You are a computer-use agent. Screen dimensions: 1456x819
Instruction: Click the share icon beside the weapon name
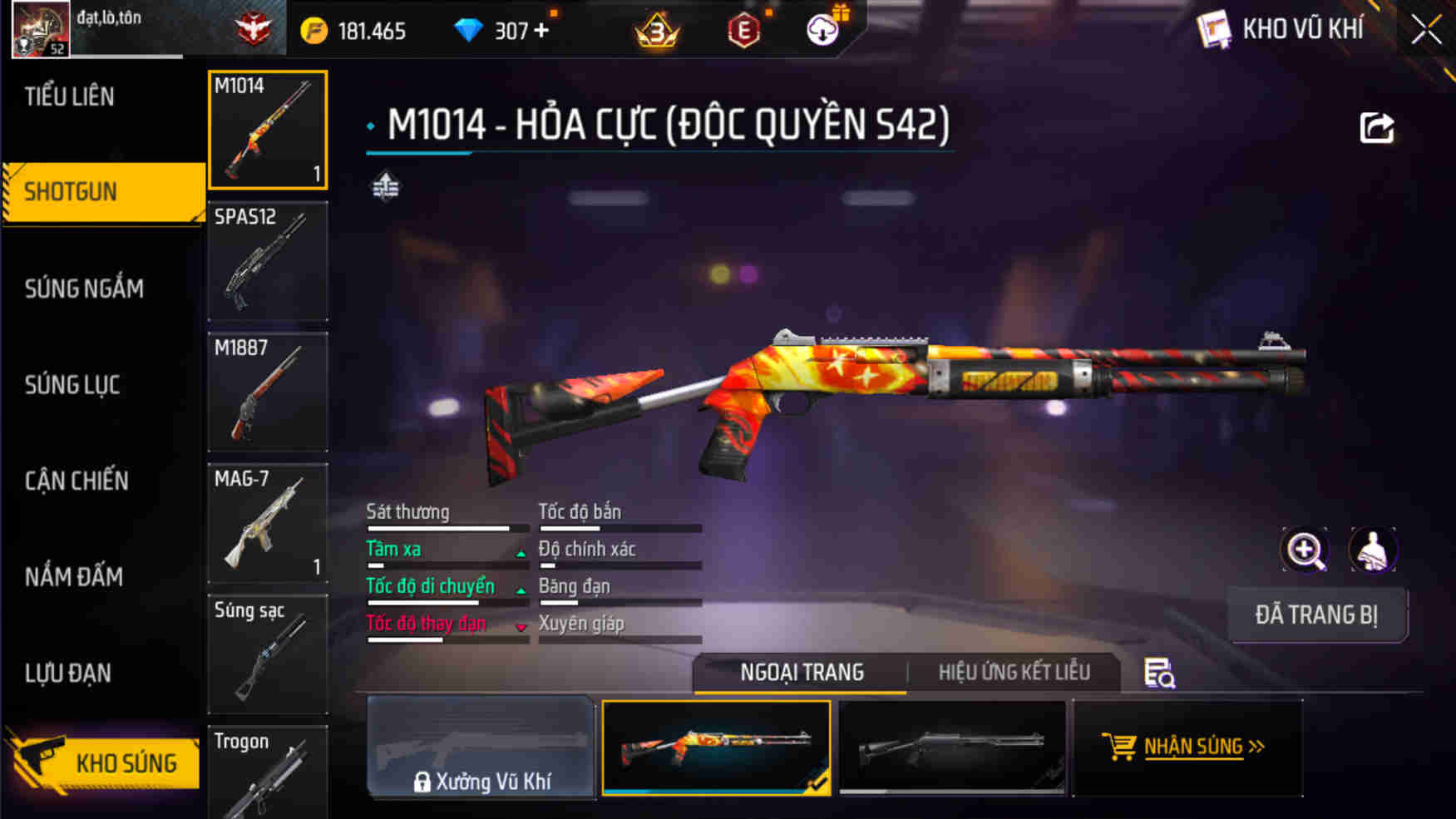click(x=1376, y=126)
